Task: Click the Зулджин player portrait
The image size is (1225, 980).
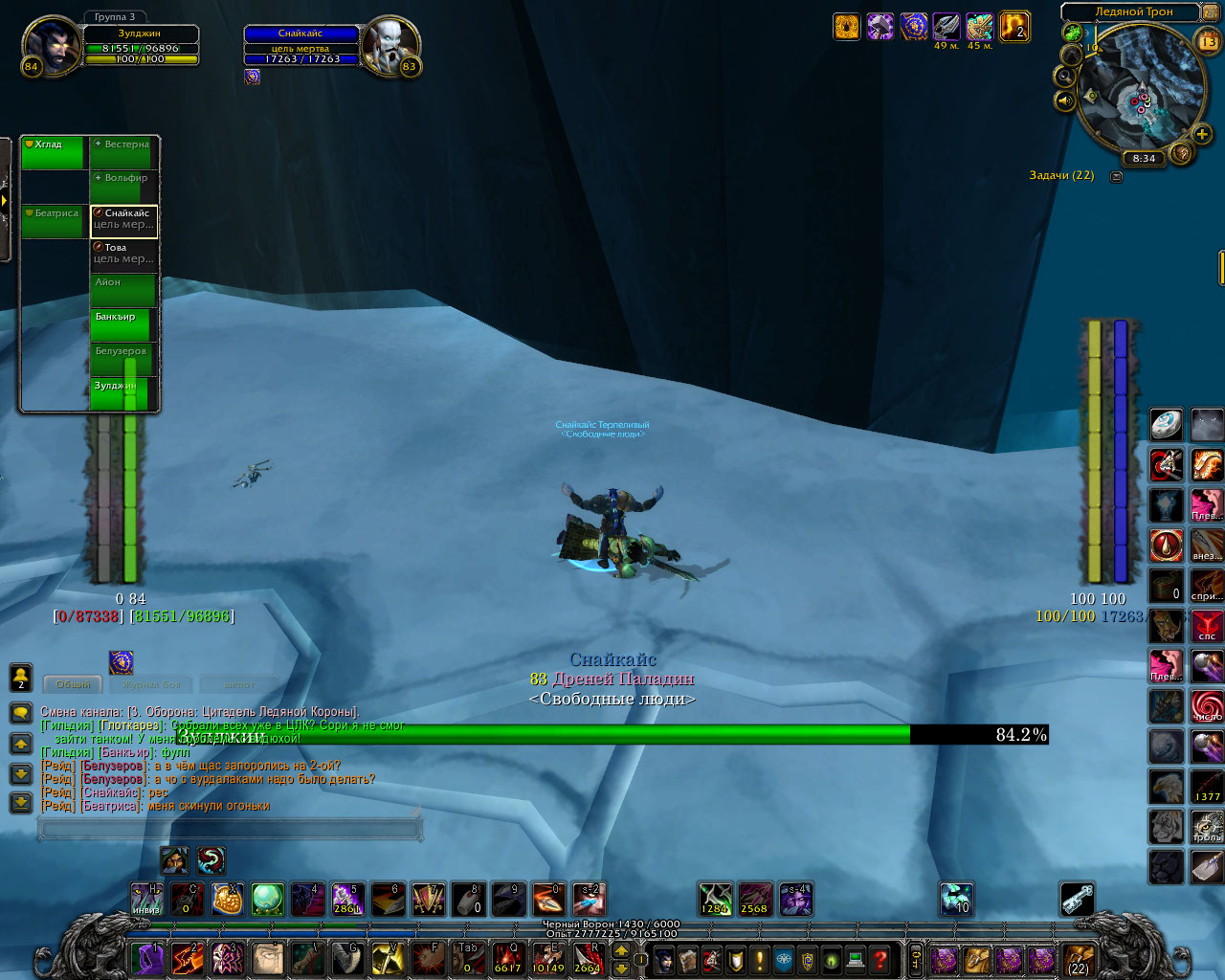Action: [x=51, y=45]
